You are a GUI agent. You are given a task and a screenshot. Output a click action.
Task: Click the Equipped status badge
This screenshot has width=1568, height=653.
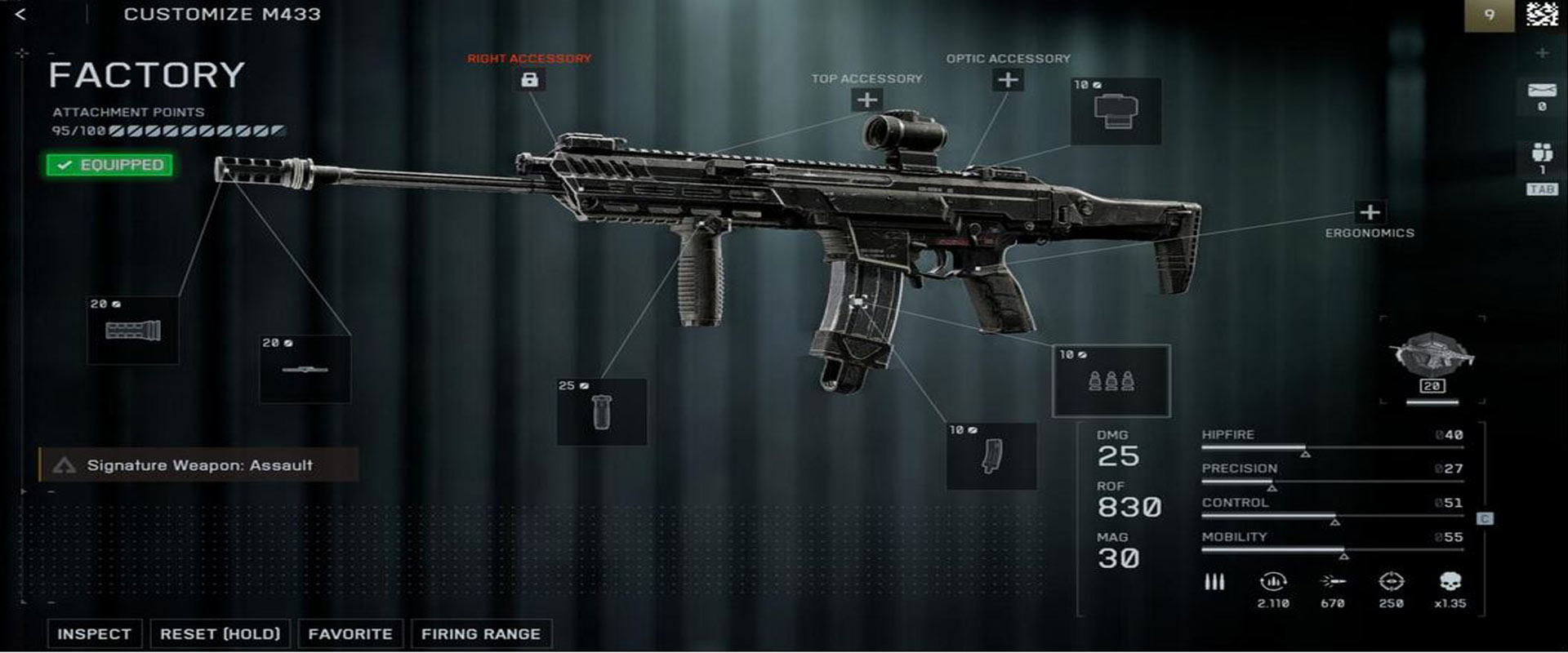click(x=109, y=165)
